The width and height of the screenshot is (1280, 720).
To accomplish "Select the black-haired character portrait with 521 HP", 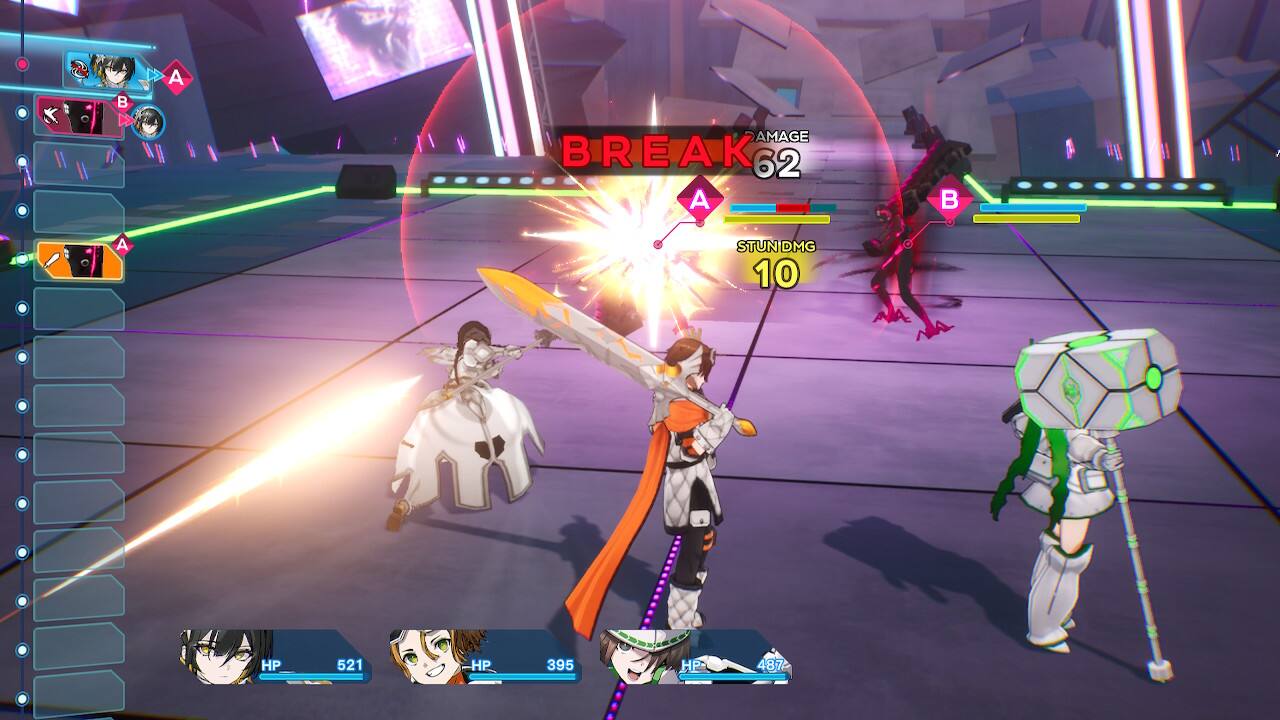I will click(227, 656).
